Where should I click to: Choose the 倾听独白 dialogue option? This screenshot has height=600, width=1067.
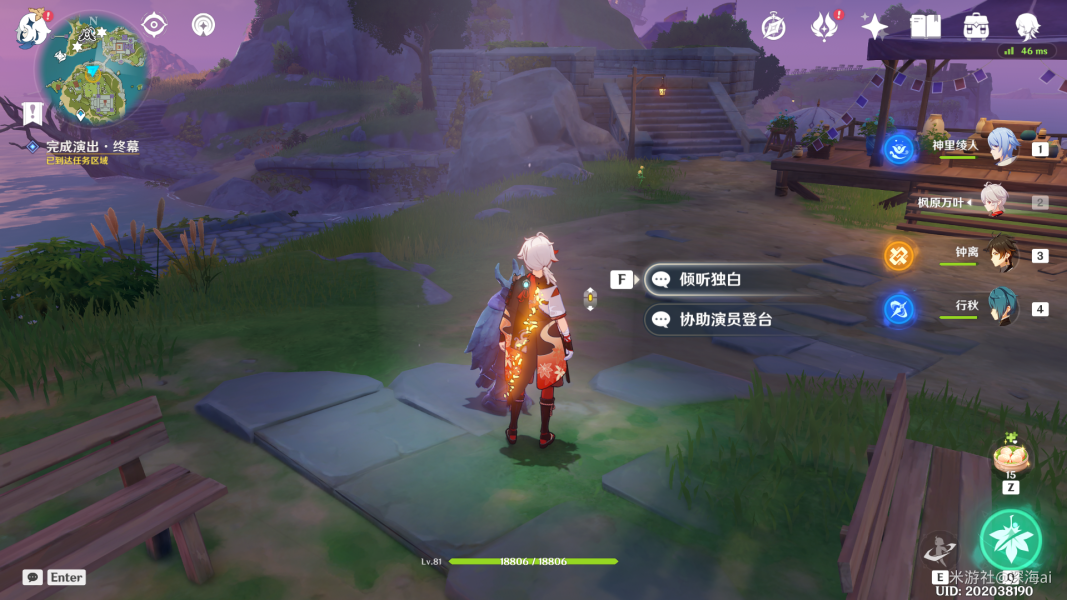tap(710, 280)
